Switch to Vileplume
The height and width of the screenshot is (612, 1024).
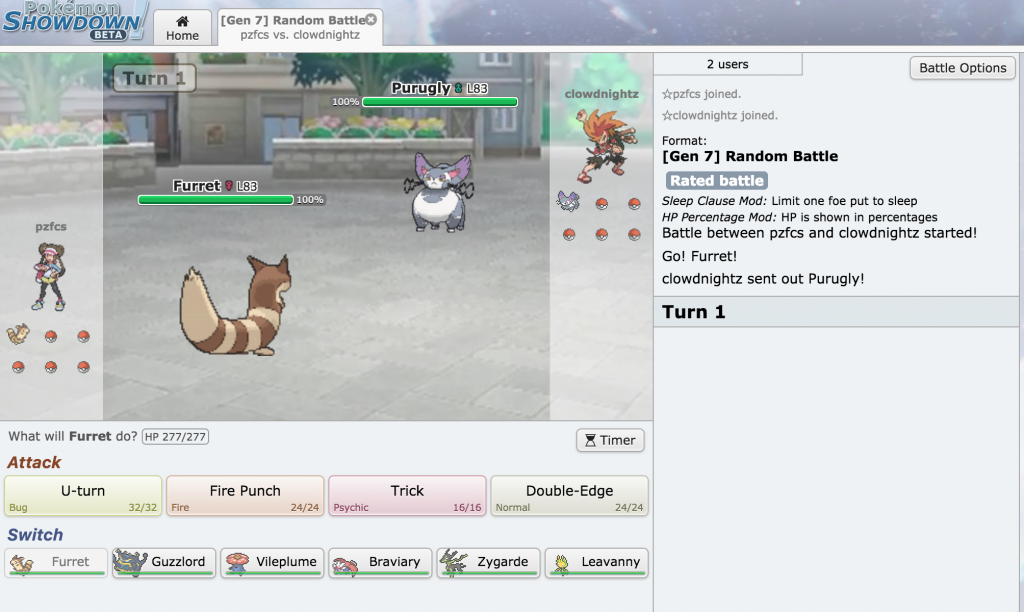tap(272, 563)
